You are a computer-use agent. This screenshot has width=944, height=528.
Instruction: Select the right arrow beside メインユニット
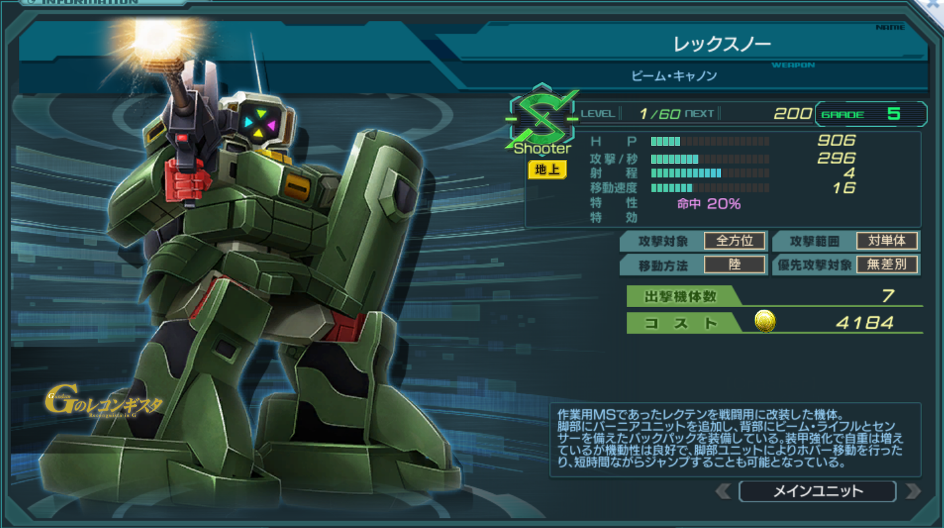click(911, 491)
